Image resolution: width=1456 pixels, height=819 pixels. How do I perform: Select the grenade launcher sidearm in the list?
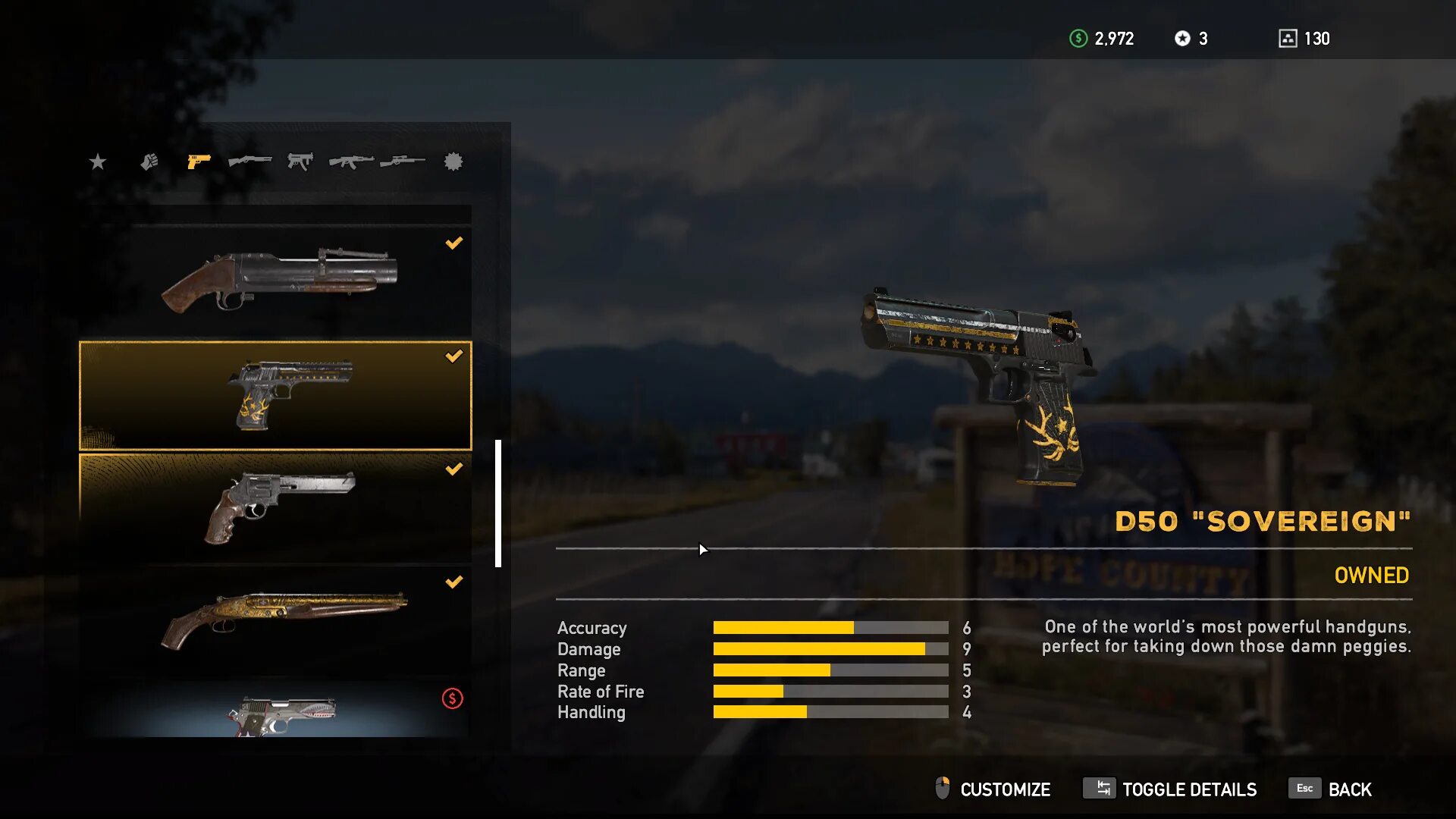tap(275, 281)
